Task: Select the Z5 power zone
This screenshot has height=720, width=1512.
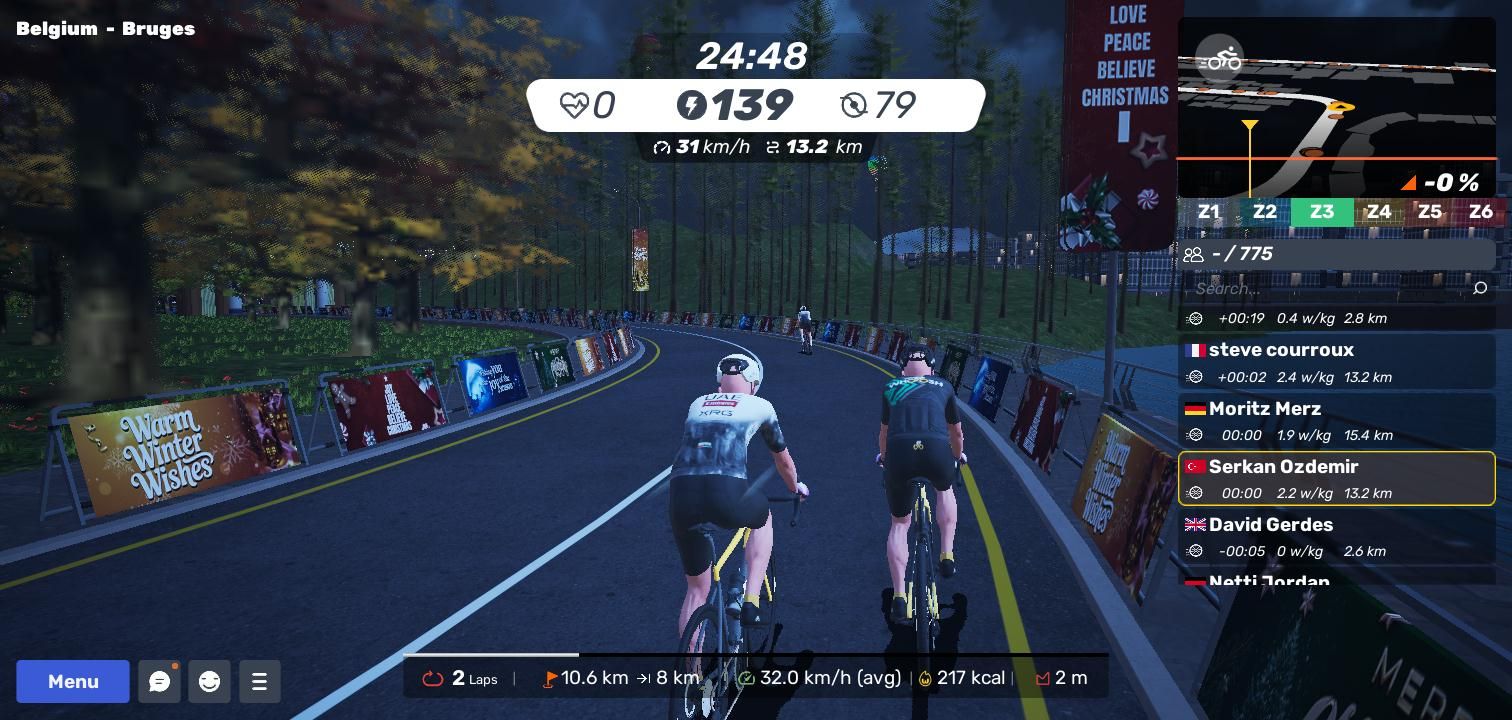Action: click(x=1429, y=212)
